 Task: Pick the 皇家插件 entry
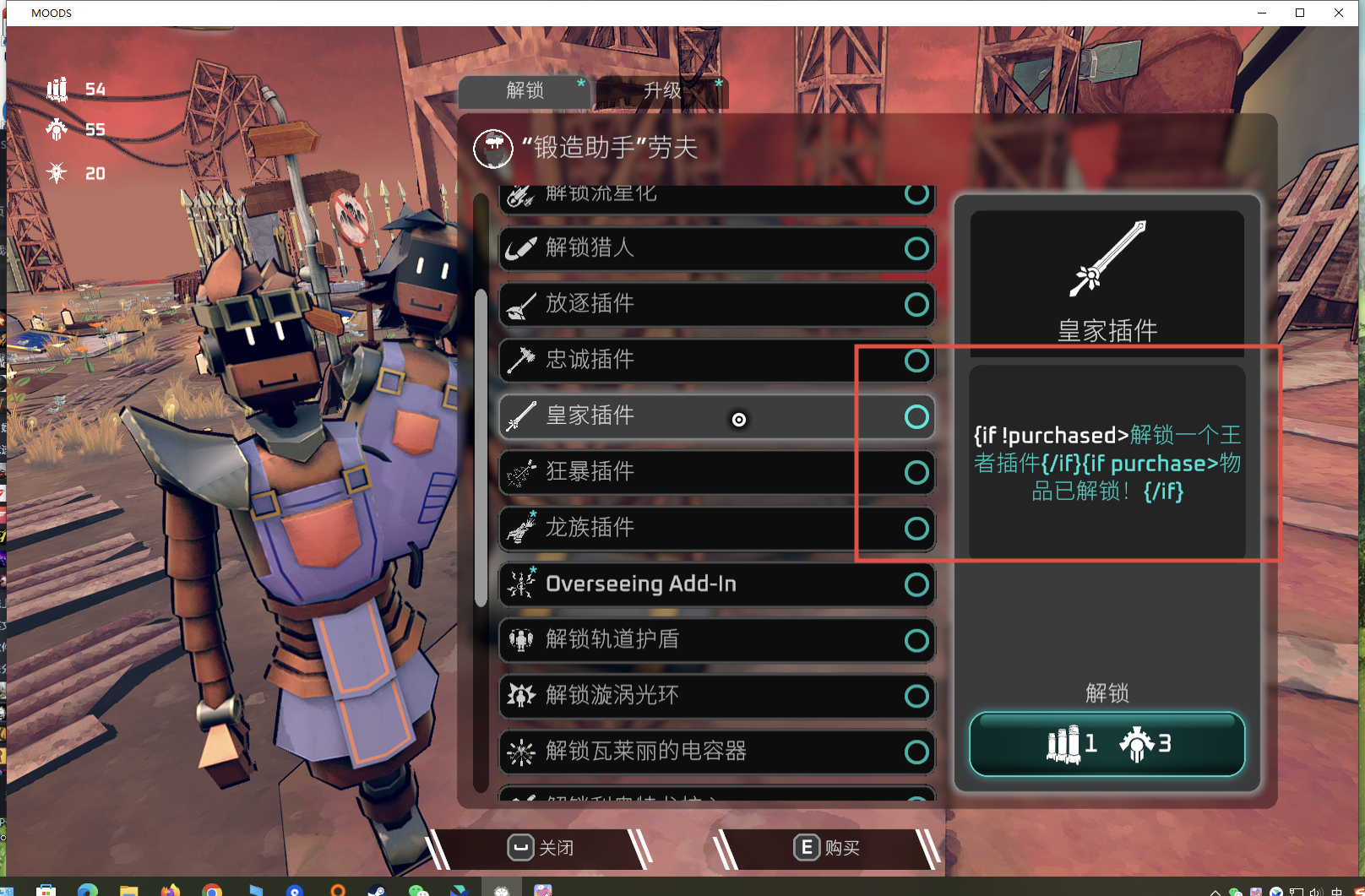[x=715, y=416]
